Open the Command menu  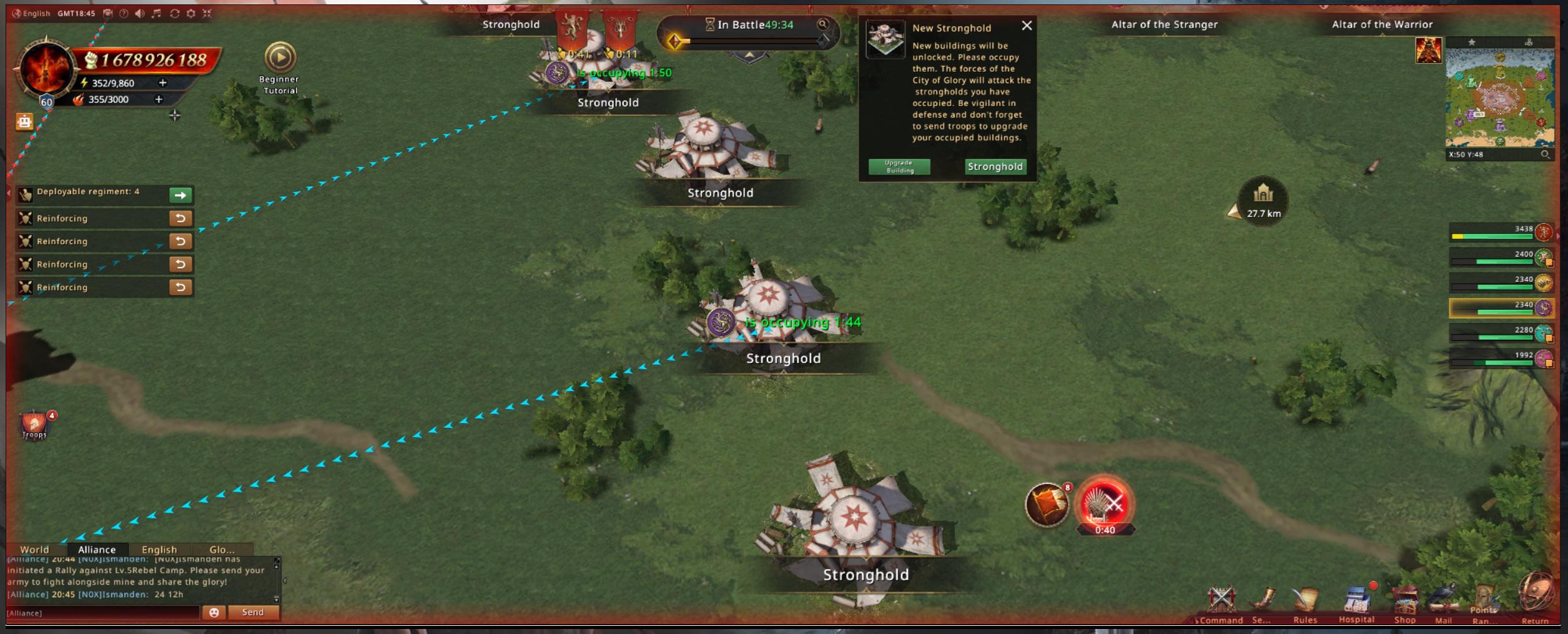(1221, 603)
